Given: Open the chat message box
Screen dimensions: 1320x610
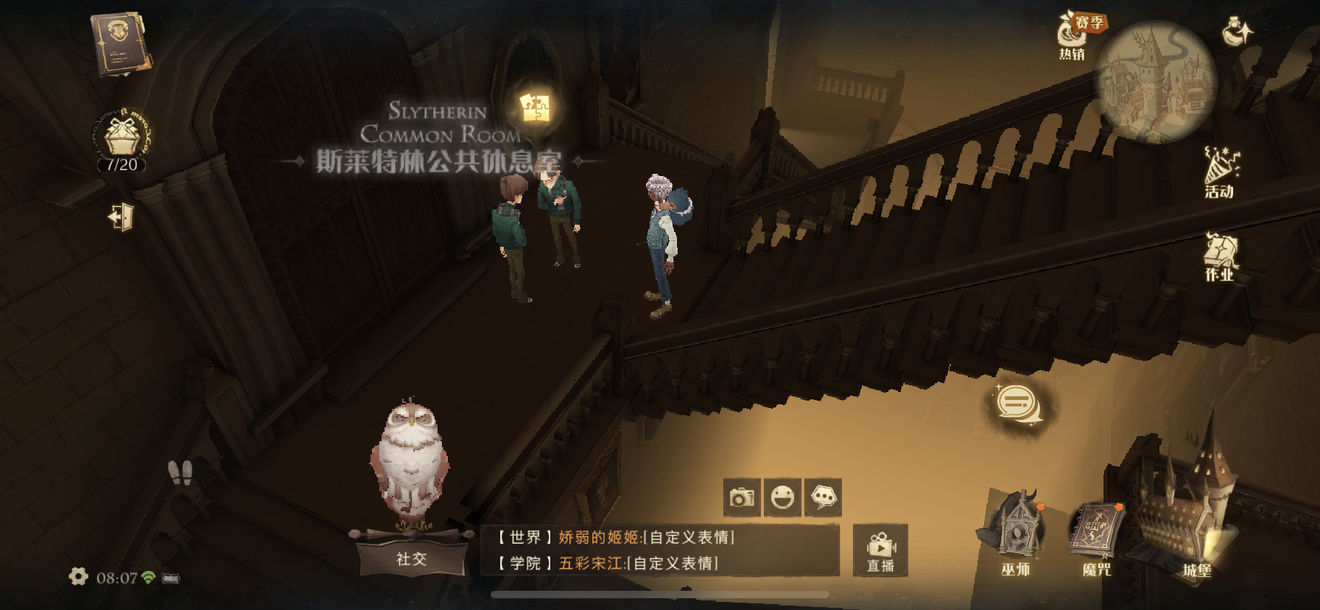Looking at the screenshot, I should [660, 550].
